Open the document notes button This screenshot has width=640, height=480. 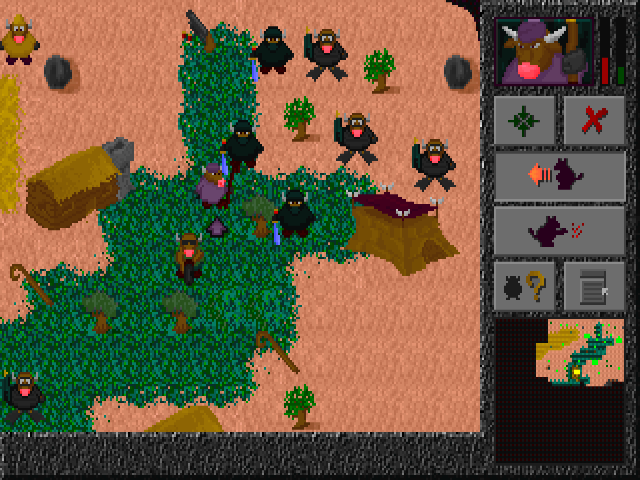click(594, 287)
